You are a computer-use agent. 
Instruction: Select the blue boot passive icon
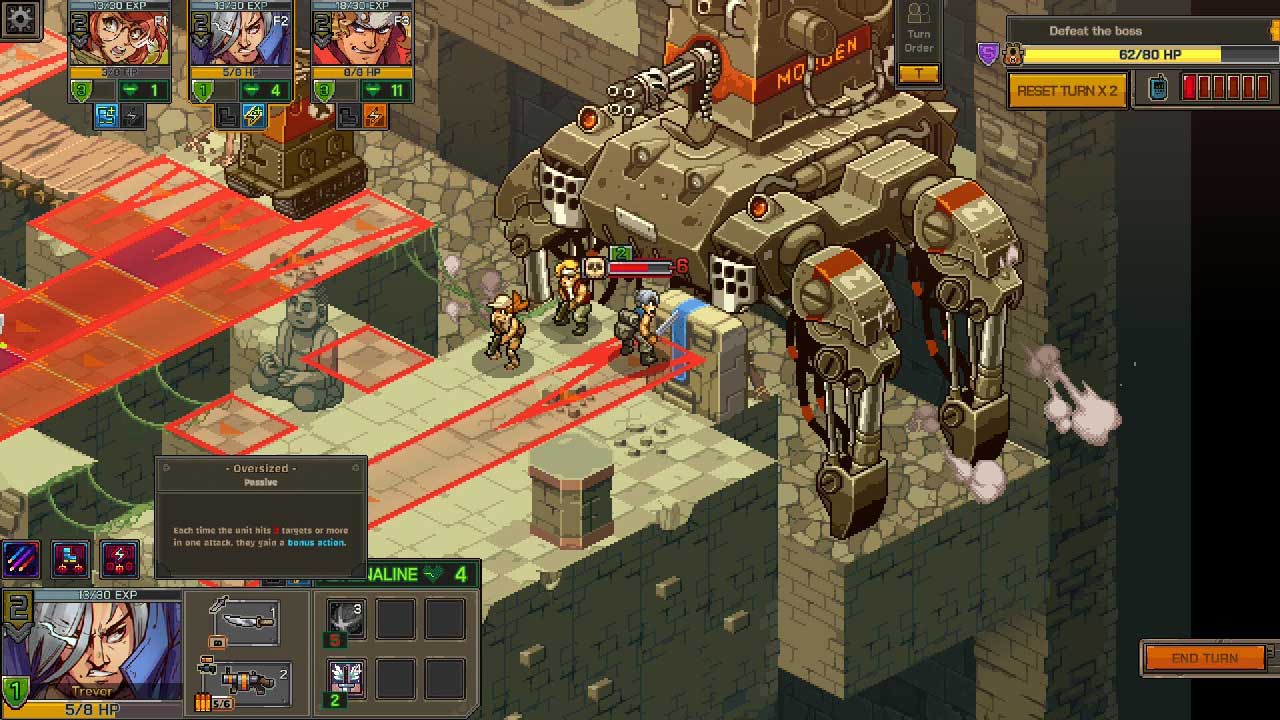click(70, 558)
